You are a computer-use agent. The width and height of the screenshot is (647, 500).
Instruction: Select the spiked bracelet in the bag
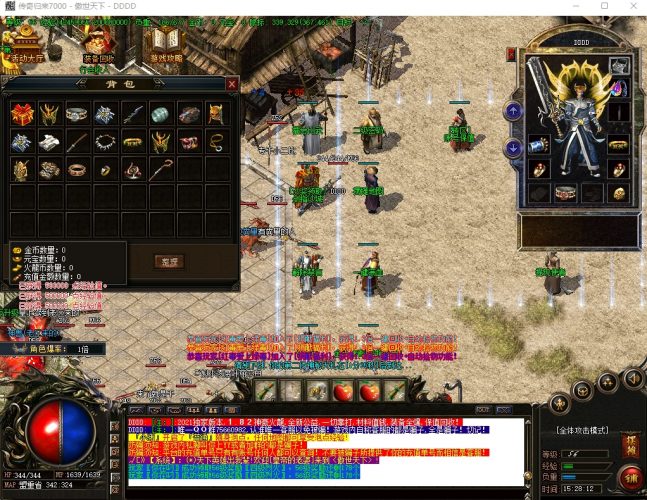104,142
